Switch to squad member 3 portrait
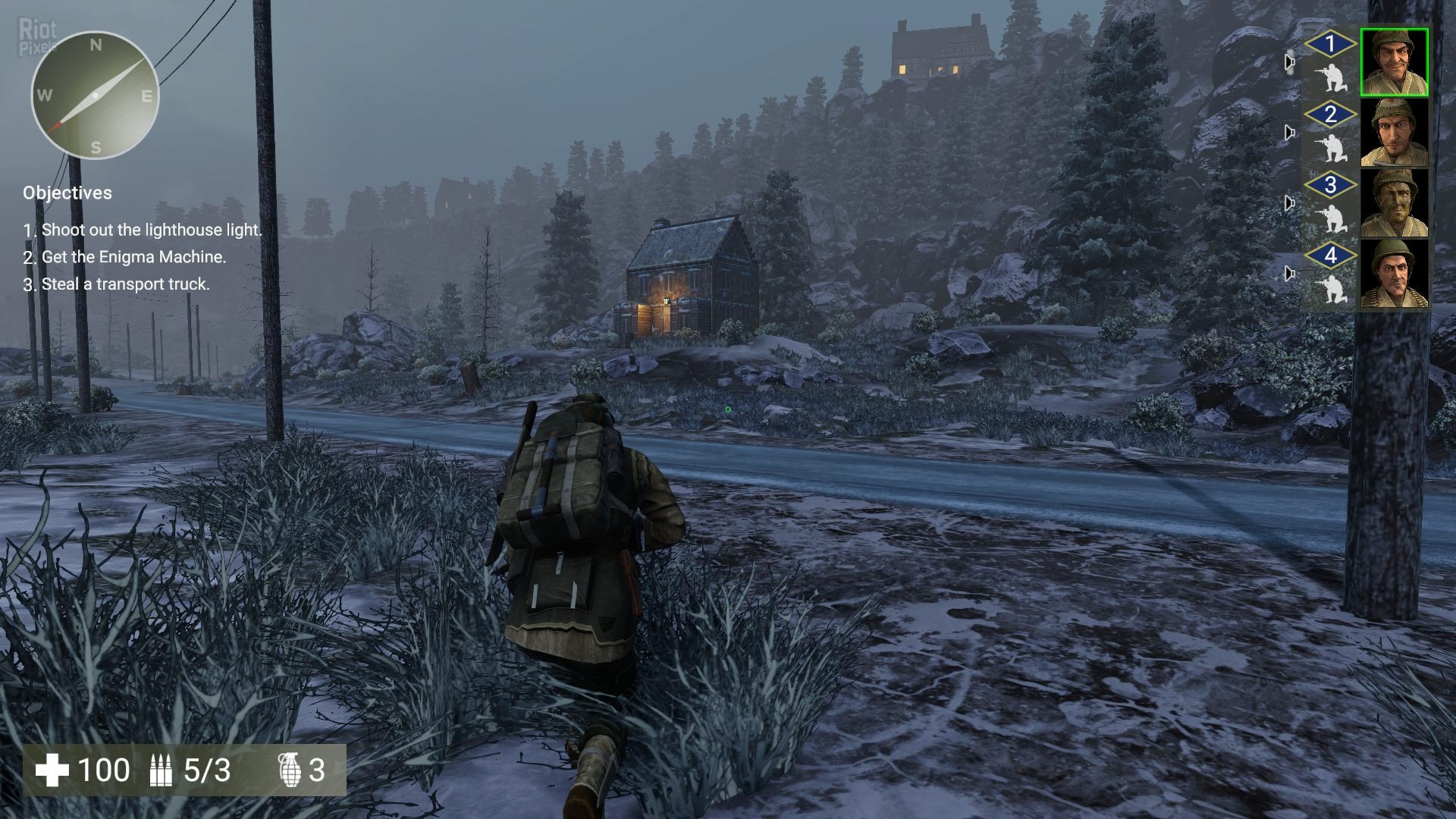Screen dimensions: 1456x819 coord(1394,203)
